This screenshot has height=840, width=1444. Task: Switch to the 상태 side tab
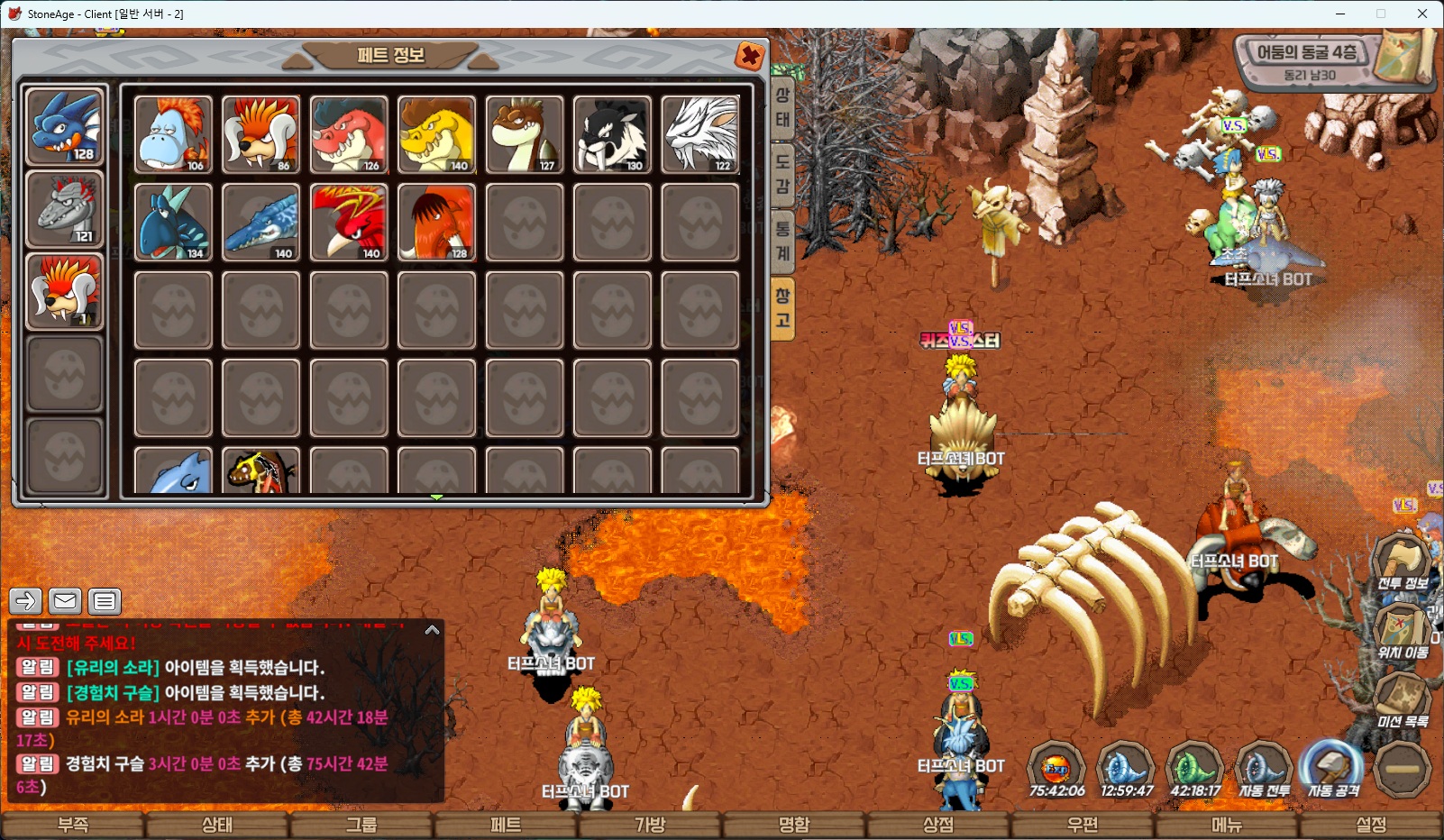coord(782,107)
